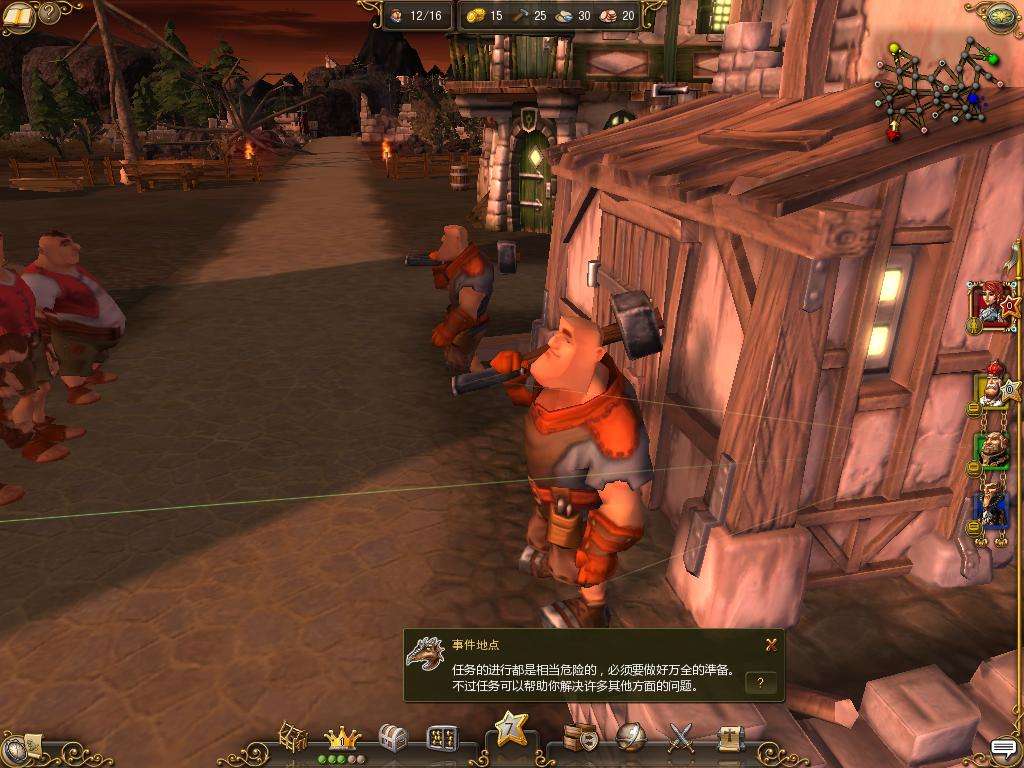Viewport: 1024px width, 768px height.
Task: Open the building construction menu icon
Action: pyautogui.click(x=293, y=738)
